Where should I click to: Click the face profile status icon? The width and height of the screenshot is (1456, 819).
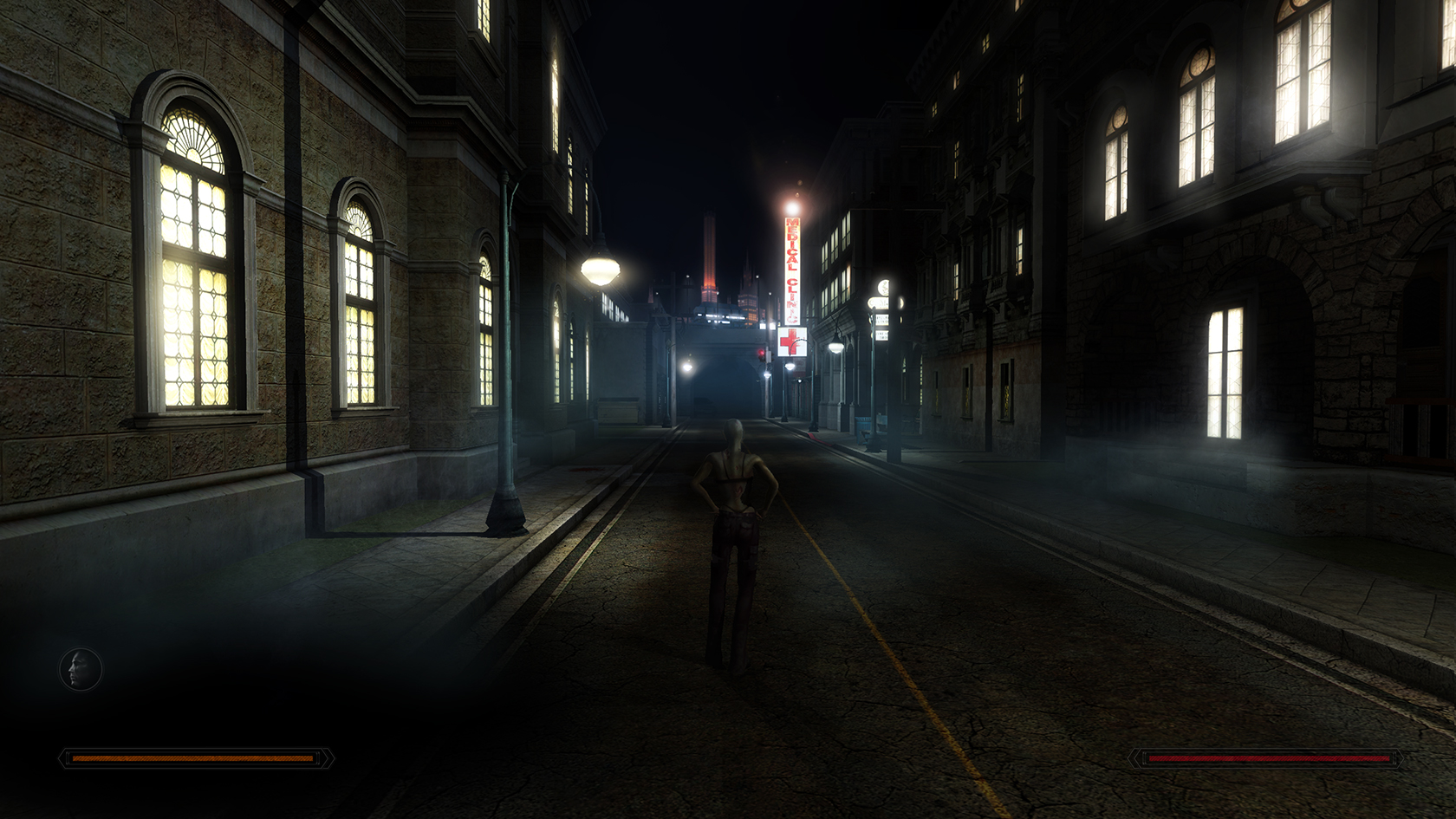click(81, 670)
